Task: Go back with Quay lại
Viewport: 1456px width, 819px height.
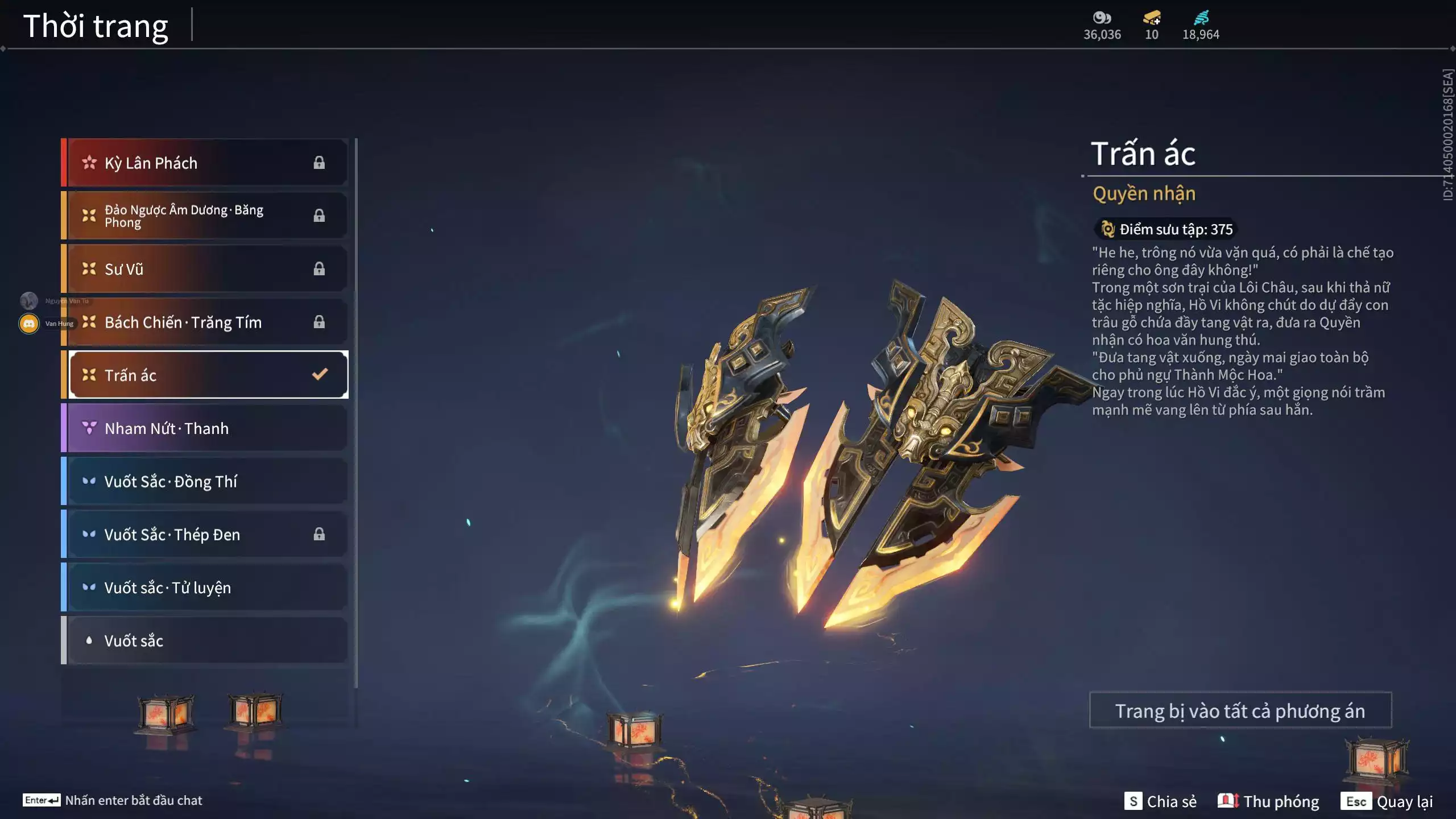Action: coord(1387,801)
